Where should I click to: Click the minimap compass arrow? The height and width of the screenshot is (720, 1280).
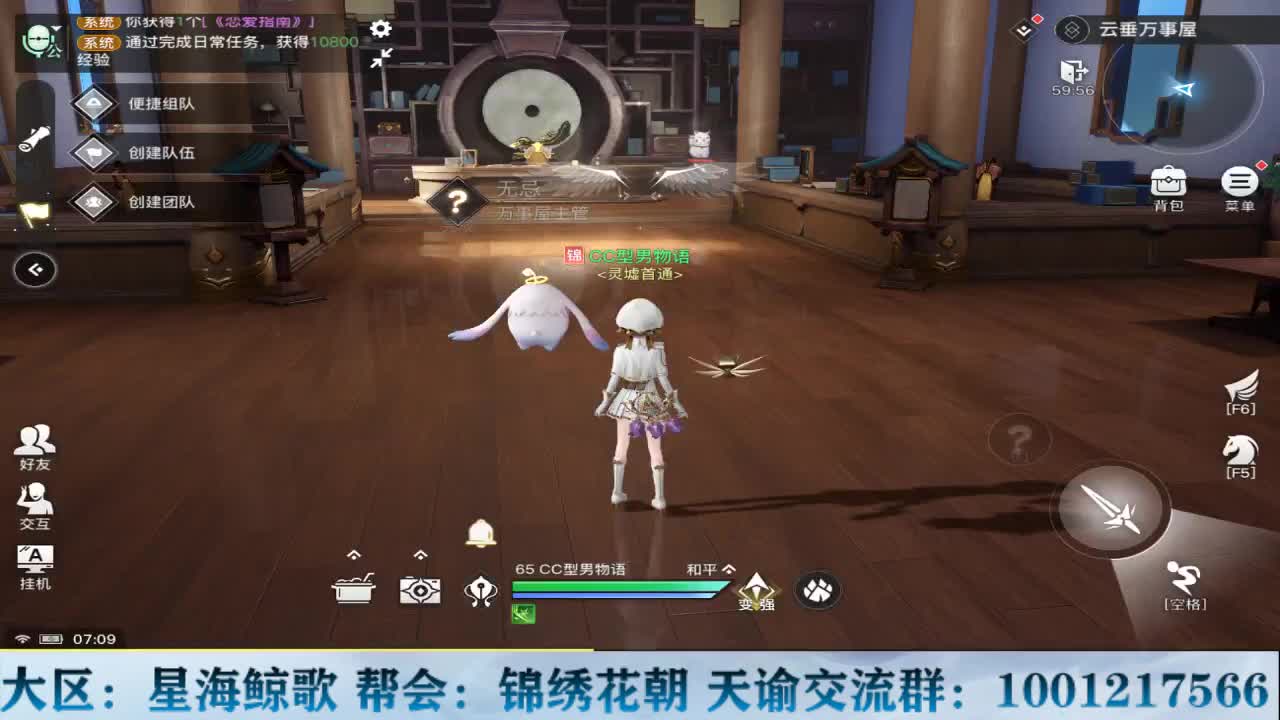click(1181, 90)
